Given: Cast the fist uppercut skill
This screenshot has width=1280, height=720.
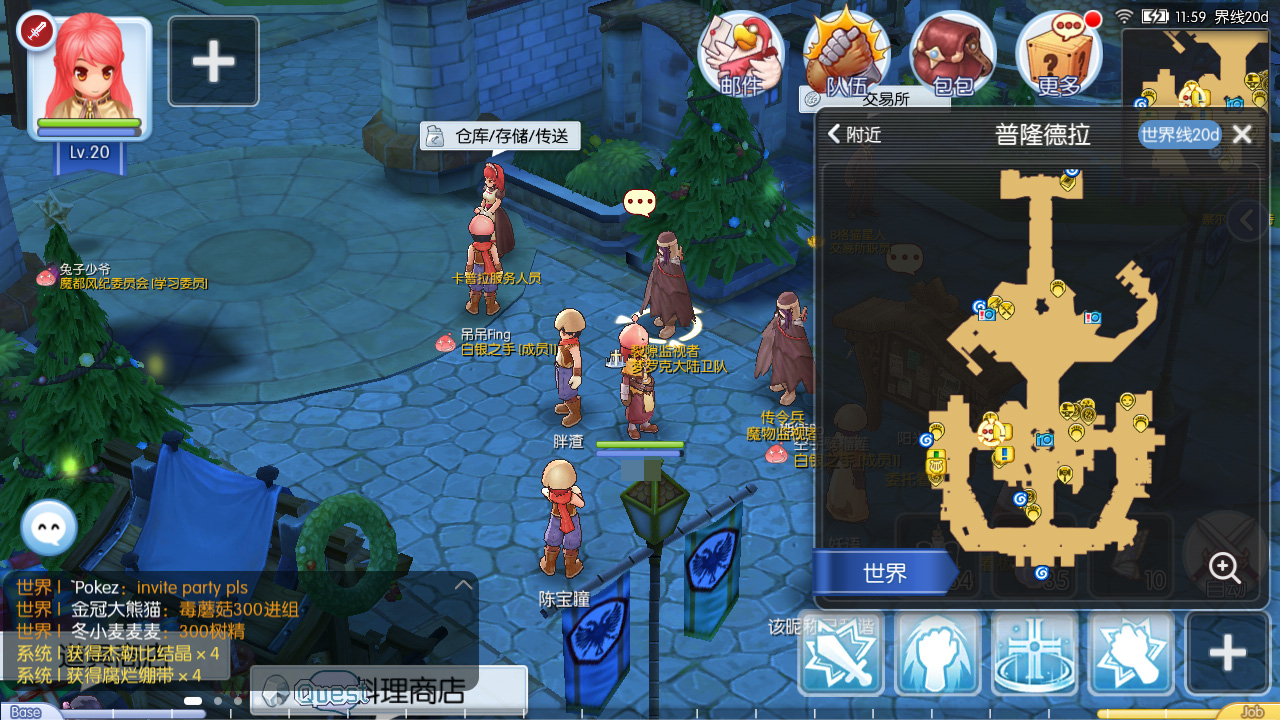Looking at the screenshot, I should [938, 653].
